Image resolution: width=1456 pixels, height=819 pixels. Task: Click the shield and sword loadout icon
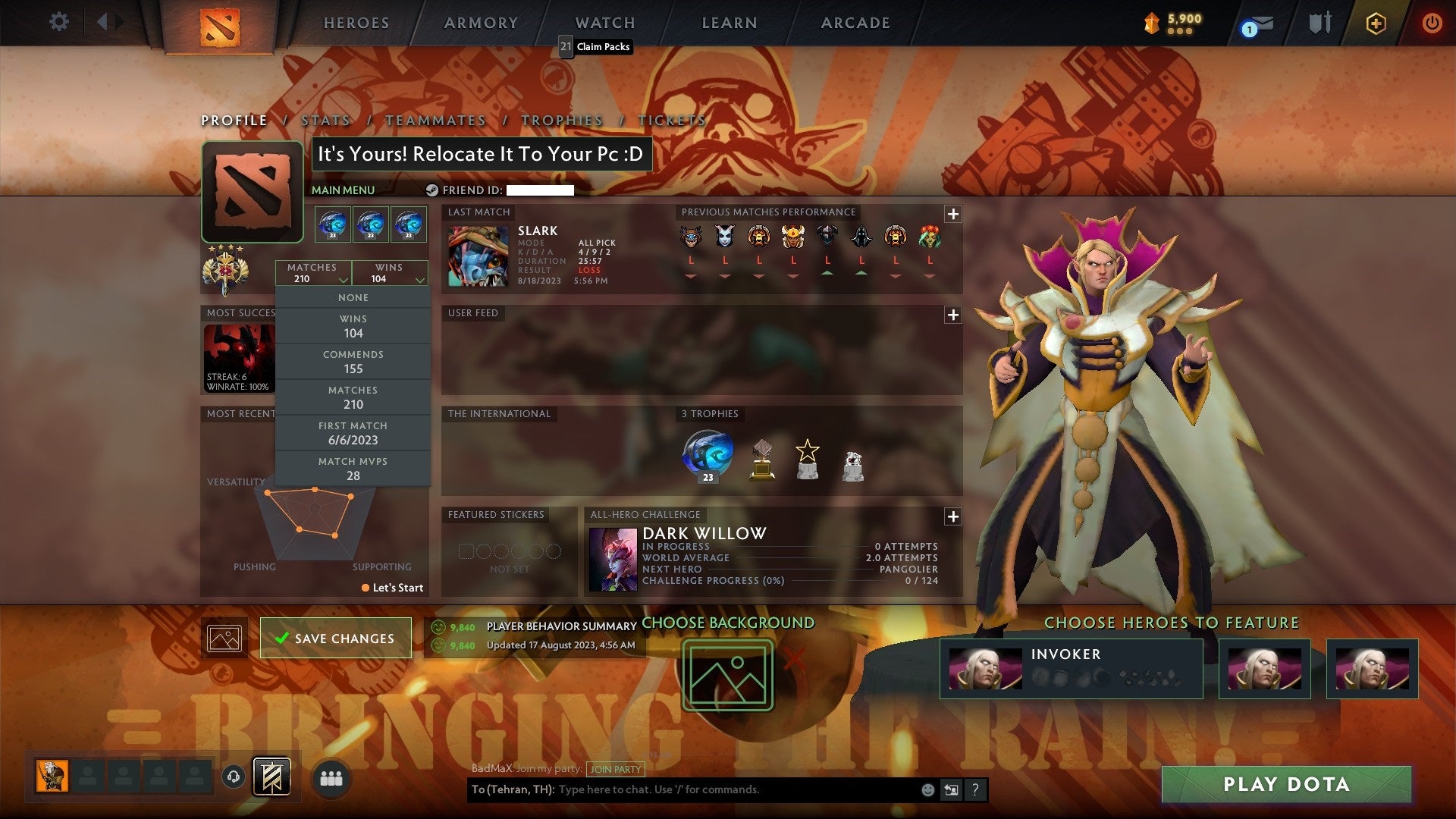[x=1319, y=23]
